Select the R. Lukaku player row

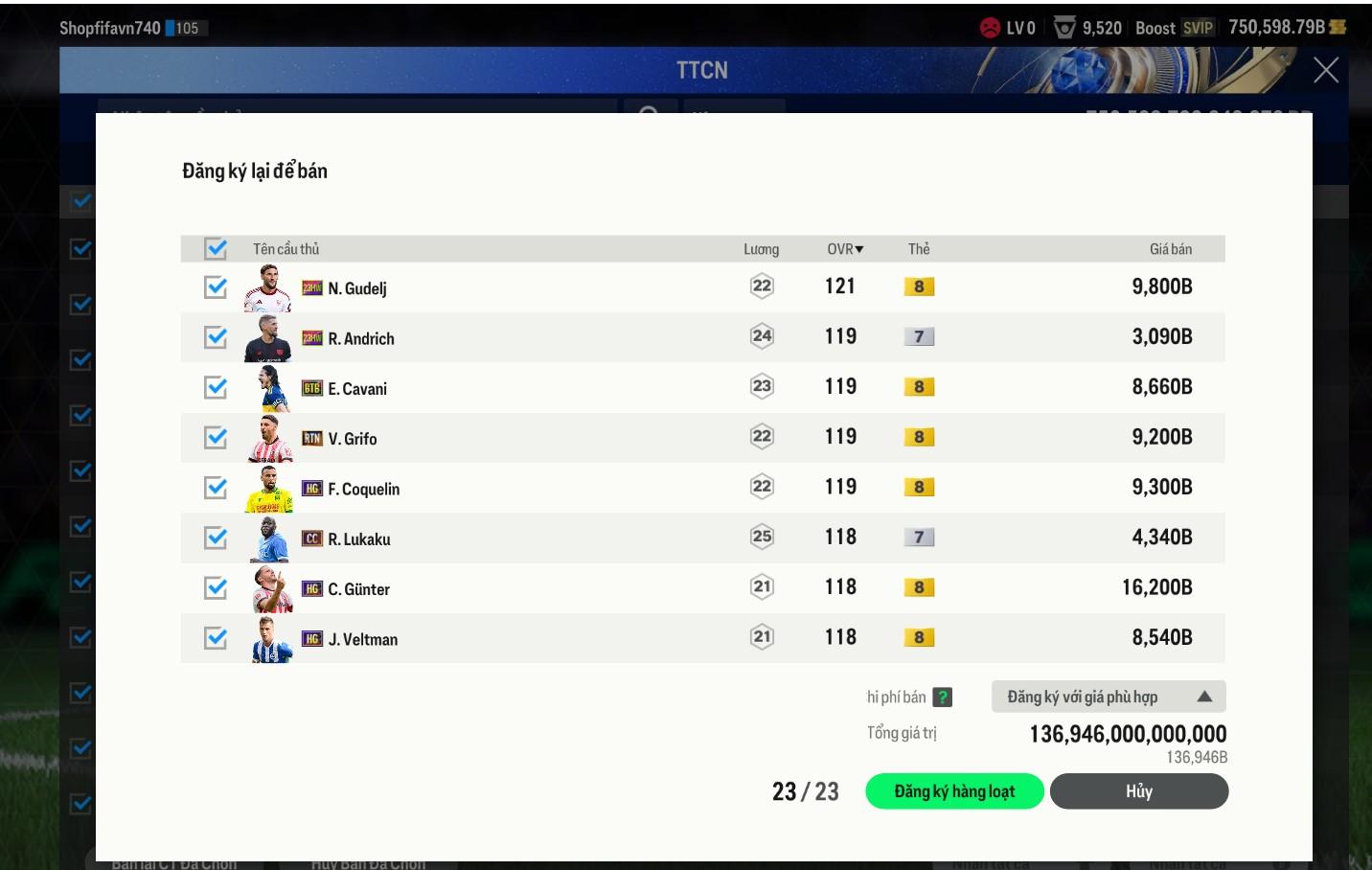click(575, 538)
